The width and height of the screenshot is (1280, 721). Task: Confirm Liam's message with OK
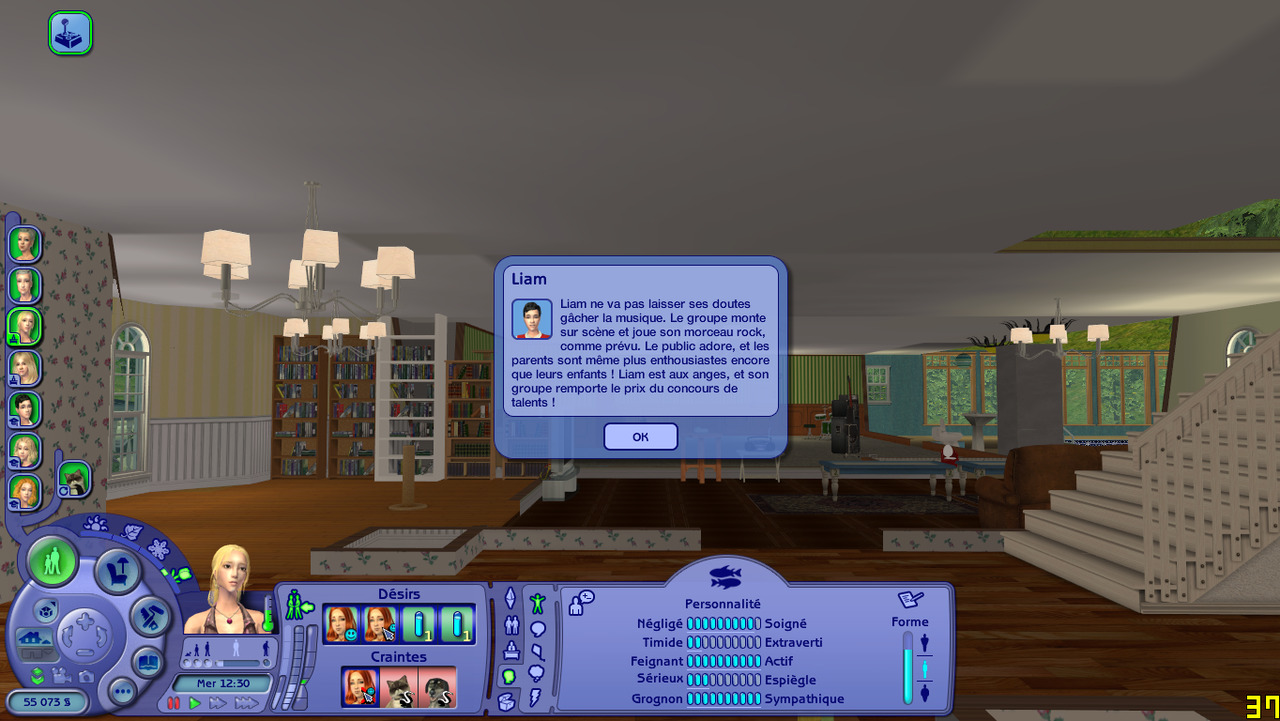[x=640, y=436]
